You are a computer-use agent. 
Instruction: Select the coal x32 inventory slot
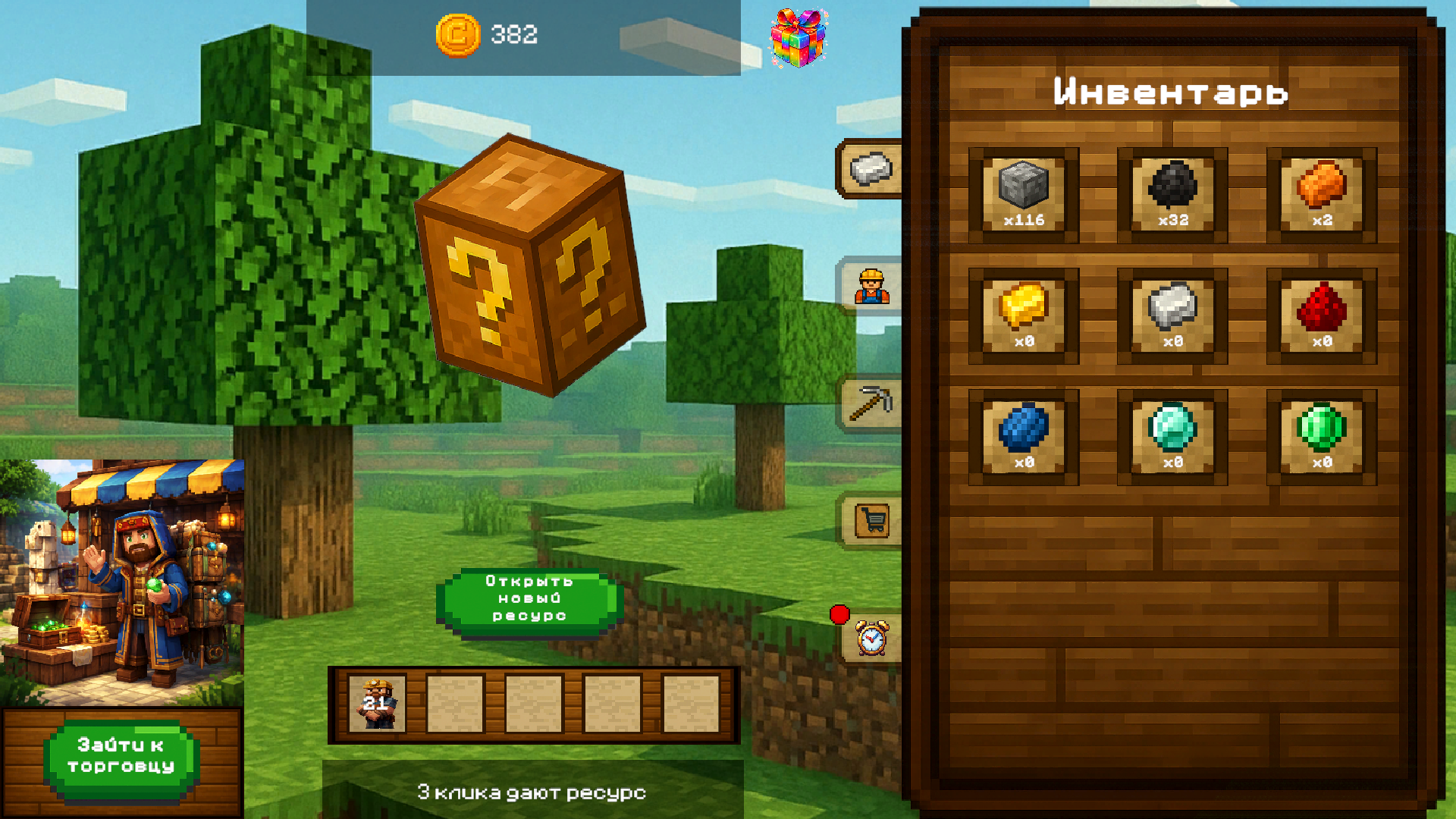tap(1173, 196)
